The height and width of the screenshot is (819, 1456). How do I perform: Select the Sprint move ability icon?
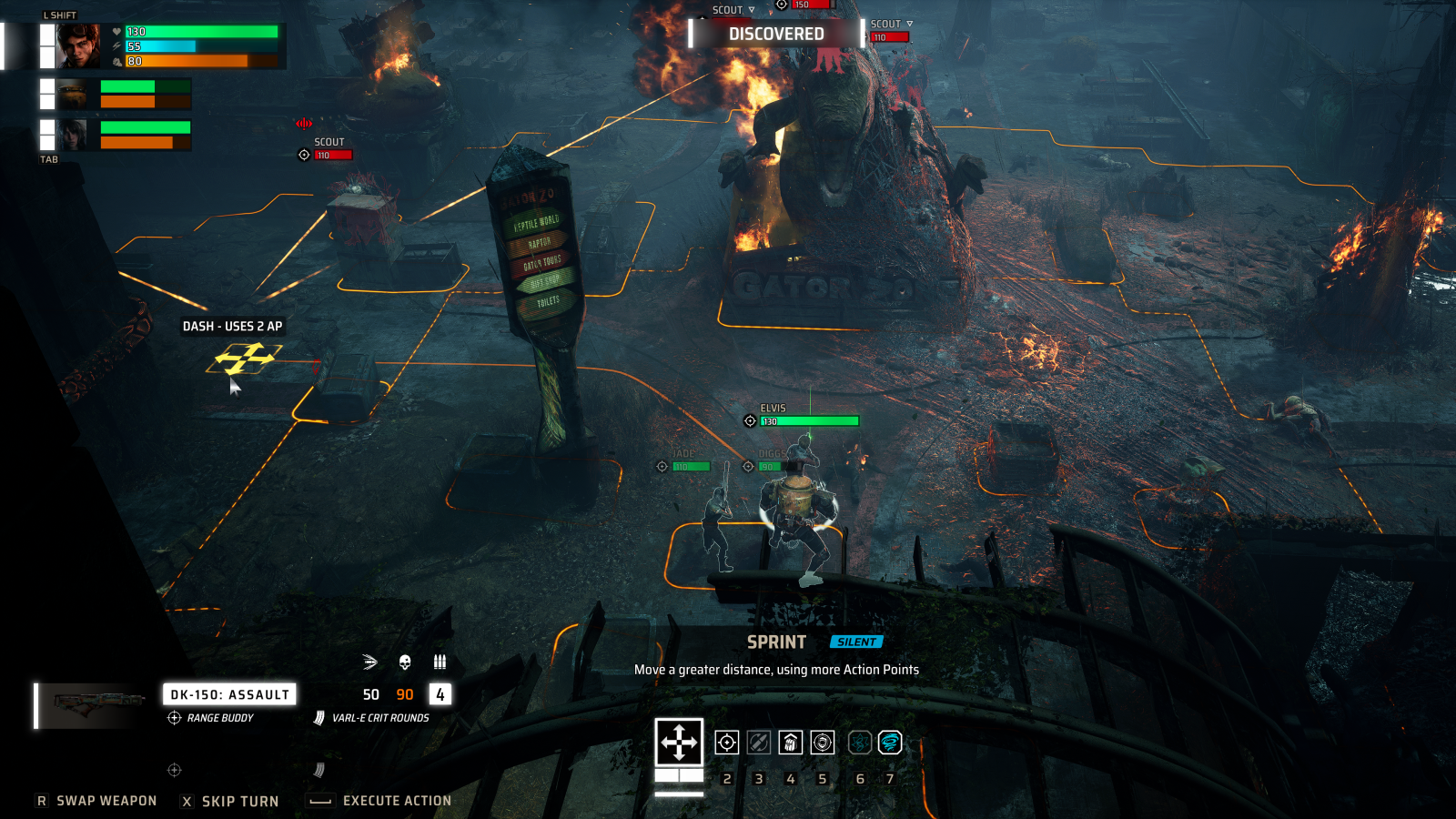(679, 743)
